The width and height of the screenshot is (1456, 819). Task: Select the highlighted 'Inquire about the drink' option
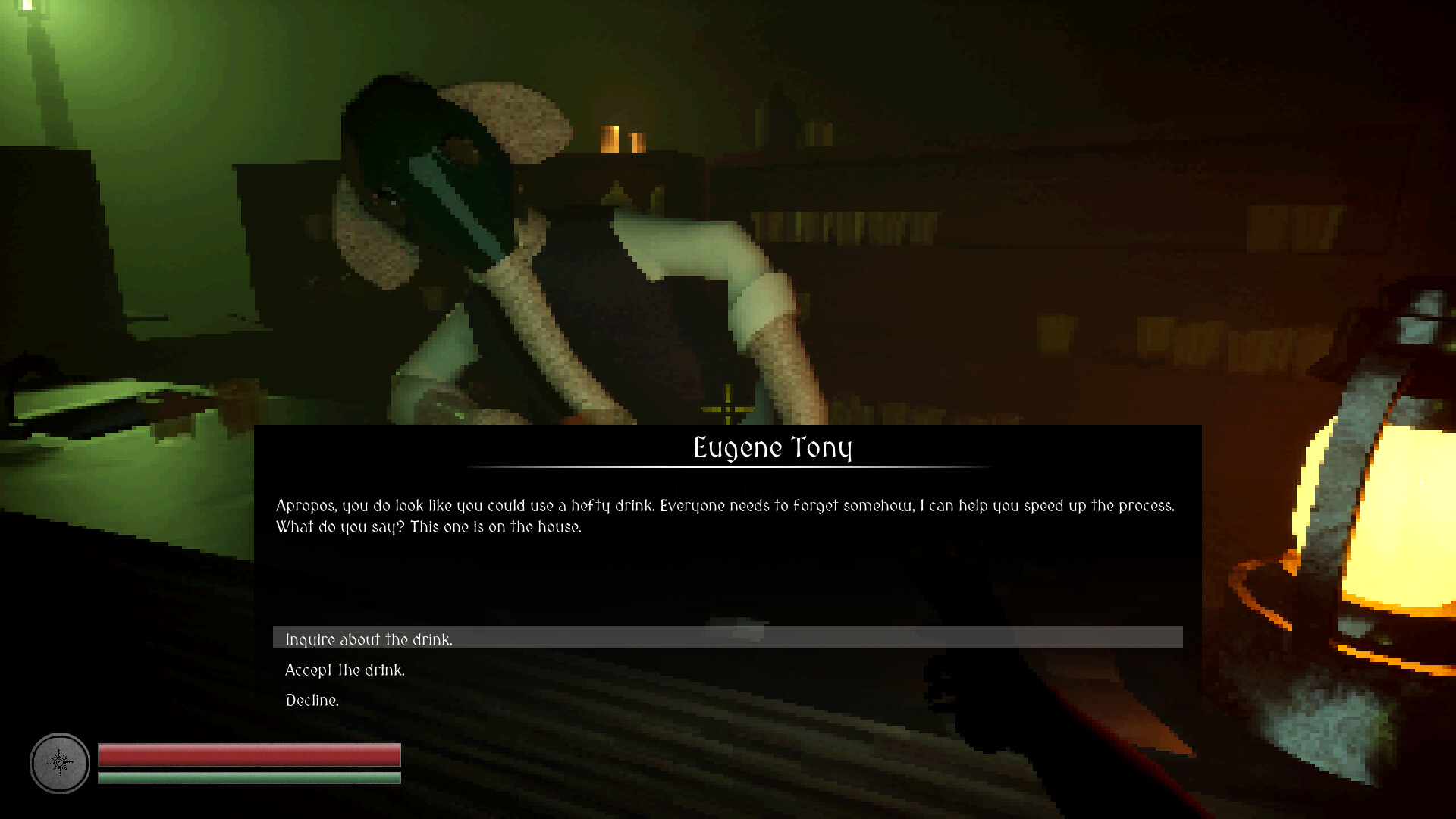point(368,639)
